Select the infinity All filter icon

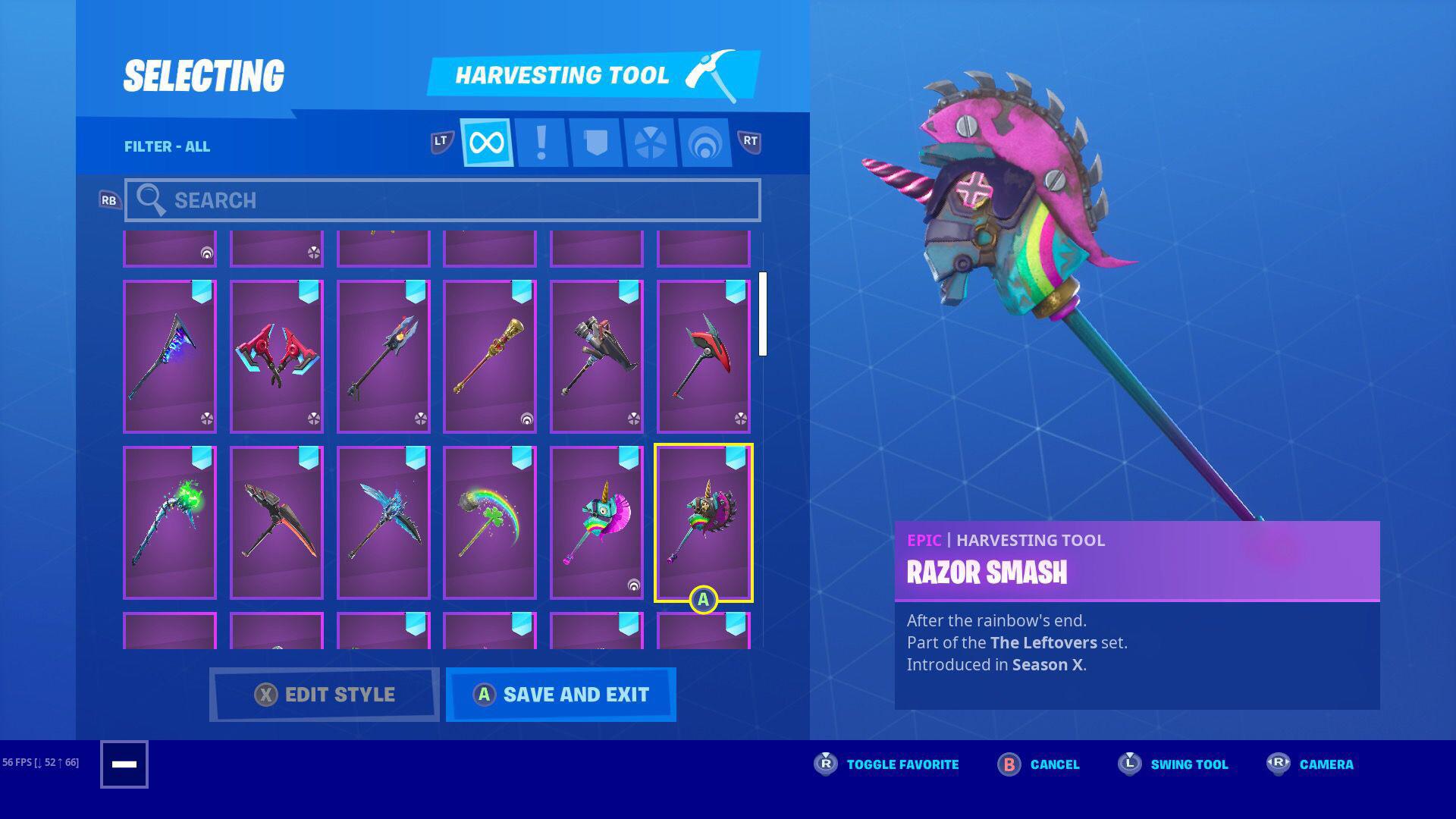(486, 142)
